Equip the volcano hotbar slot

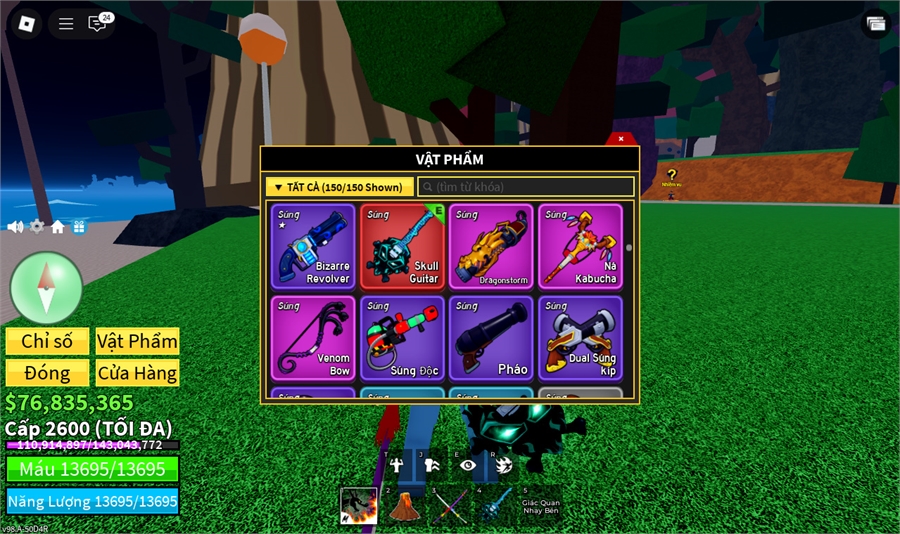pos(404,505)
